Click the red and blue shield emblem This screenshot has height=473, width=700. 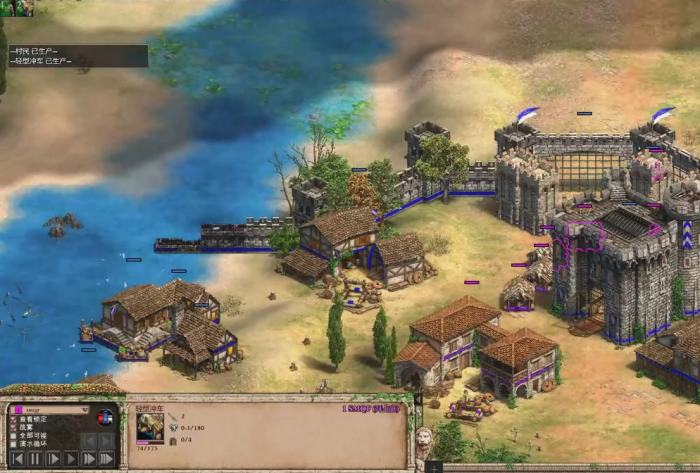click(x=105, y=418)
